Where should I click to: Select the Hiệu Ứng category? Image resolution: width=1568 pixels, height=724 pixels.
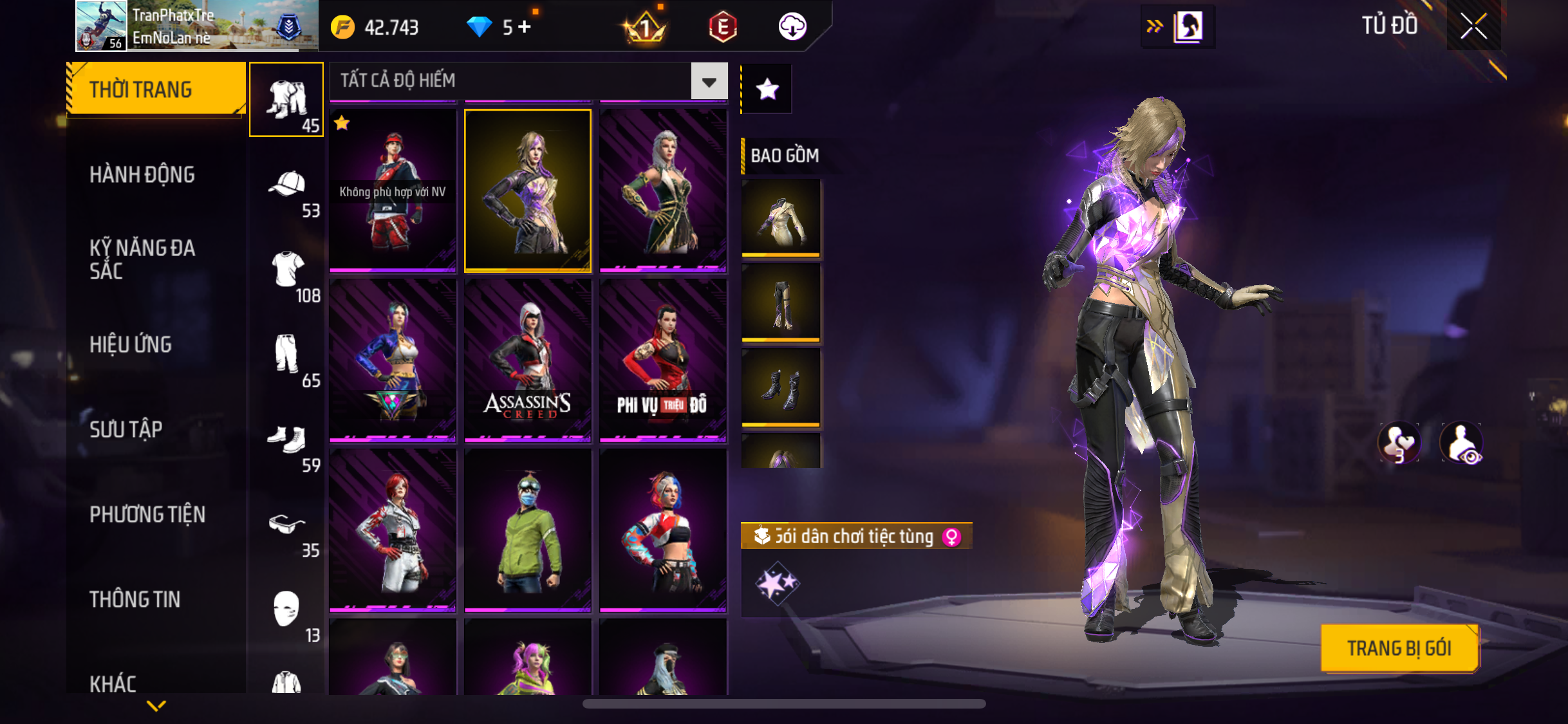[131, 344]
